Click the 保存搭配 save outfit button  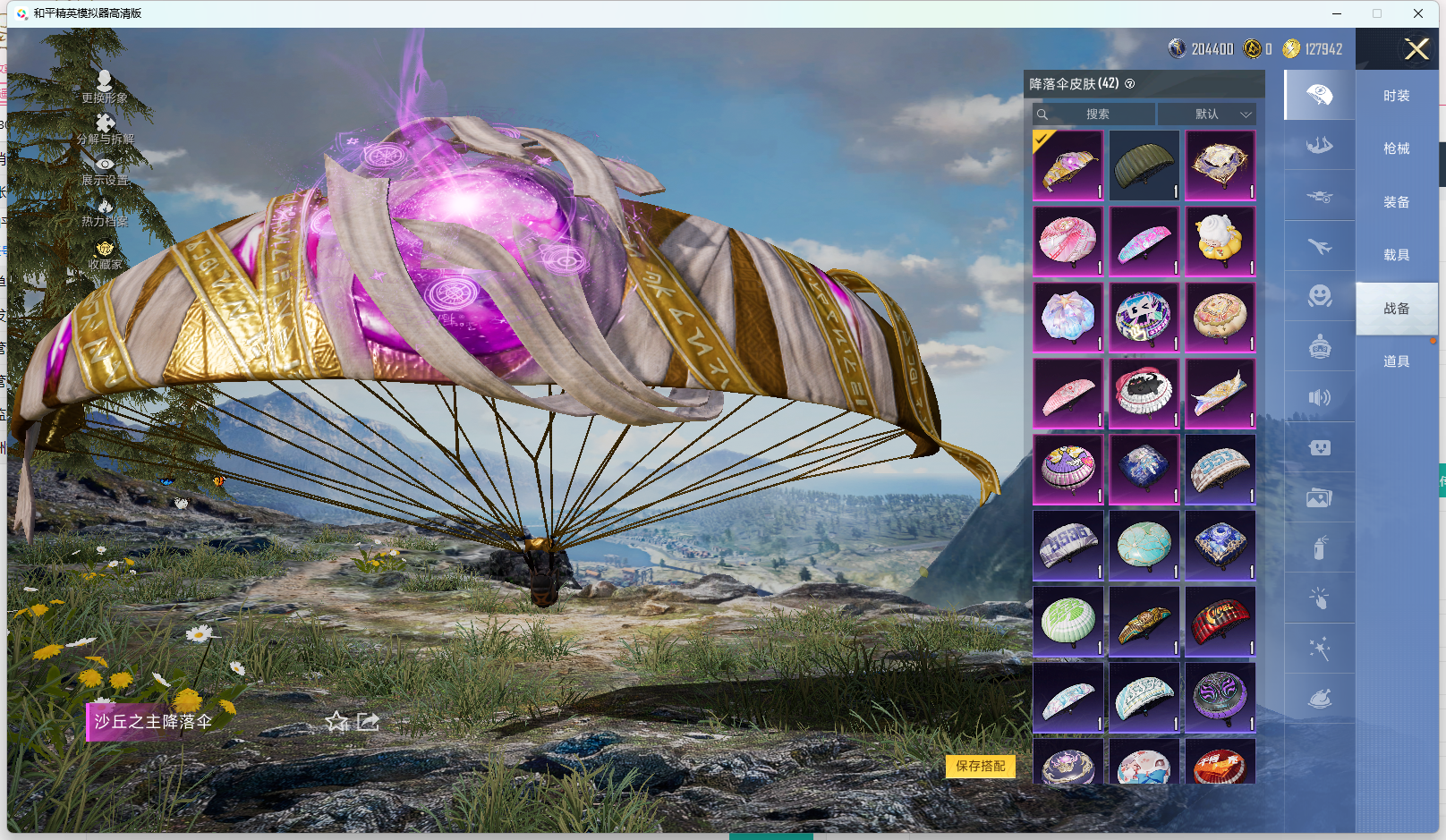(x=980, y=766)
